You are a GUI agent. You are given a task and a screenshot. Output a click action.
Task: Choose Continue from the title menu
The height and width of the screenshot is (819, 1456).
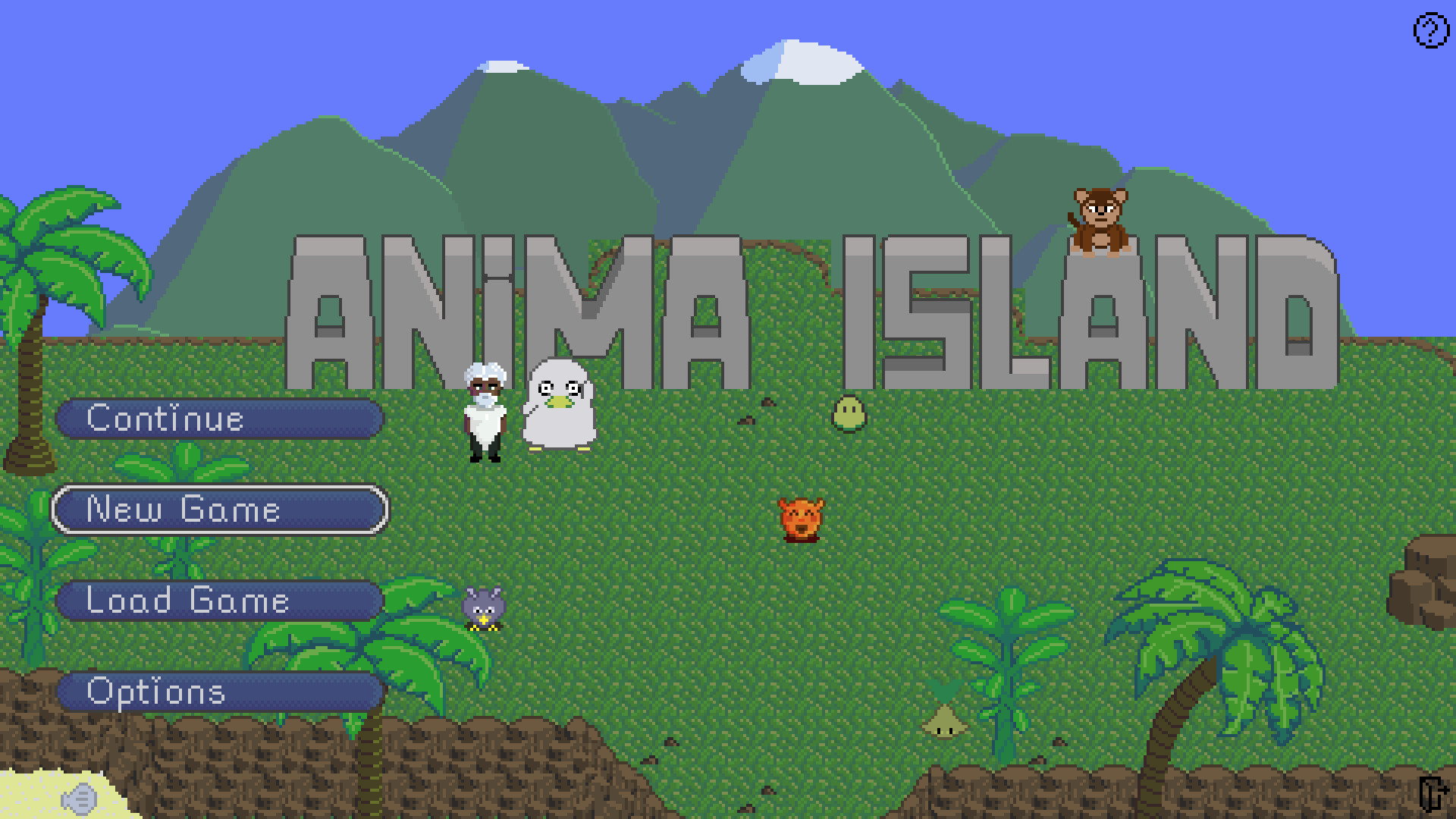(x=219, y=419)
